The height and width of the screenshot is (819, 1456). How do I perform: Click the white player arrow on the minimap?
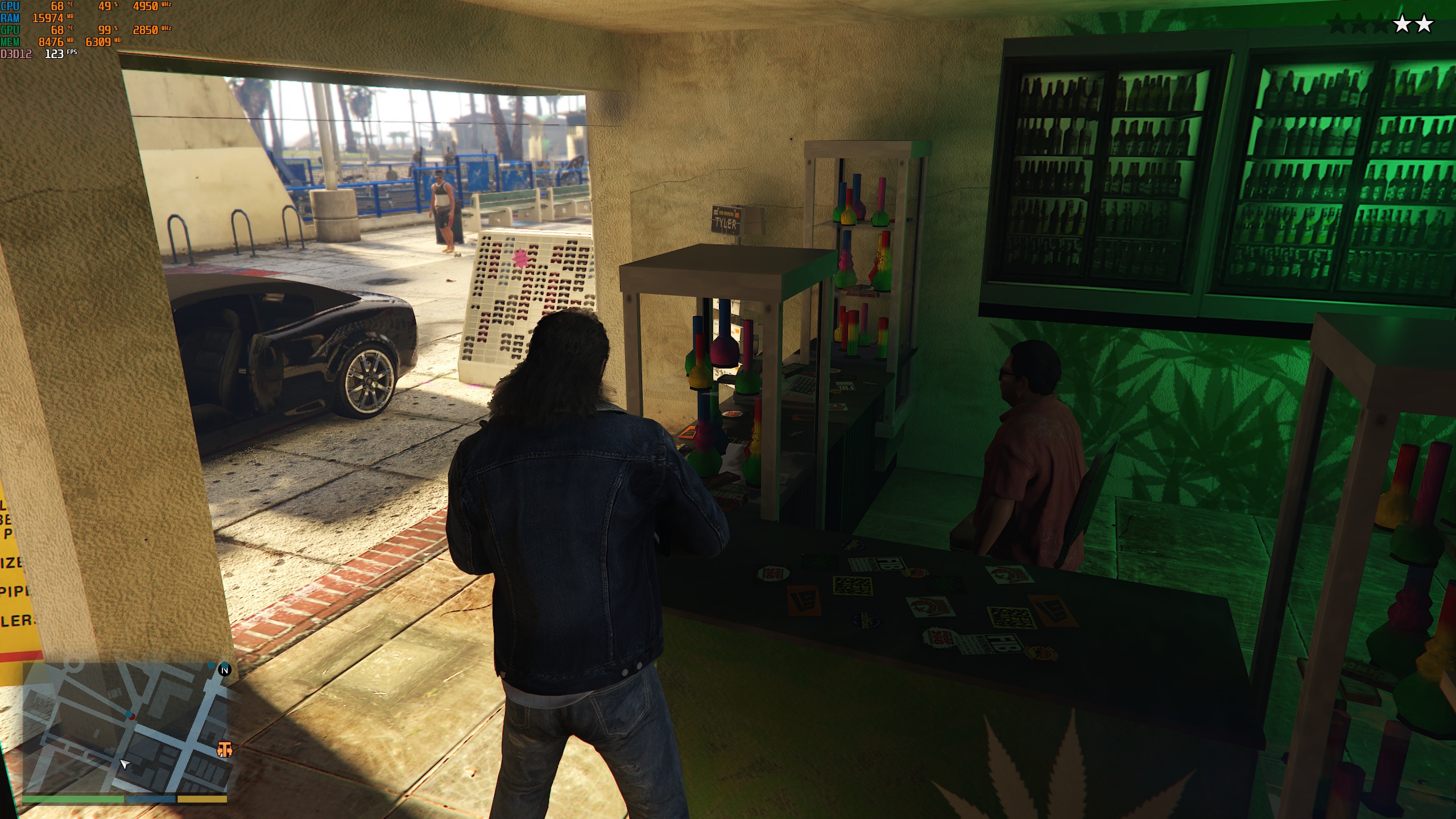(x=125, y=764)
